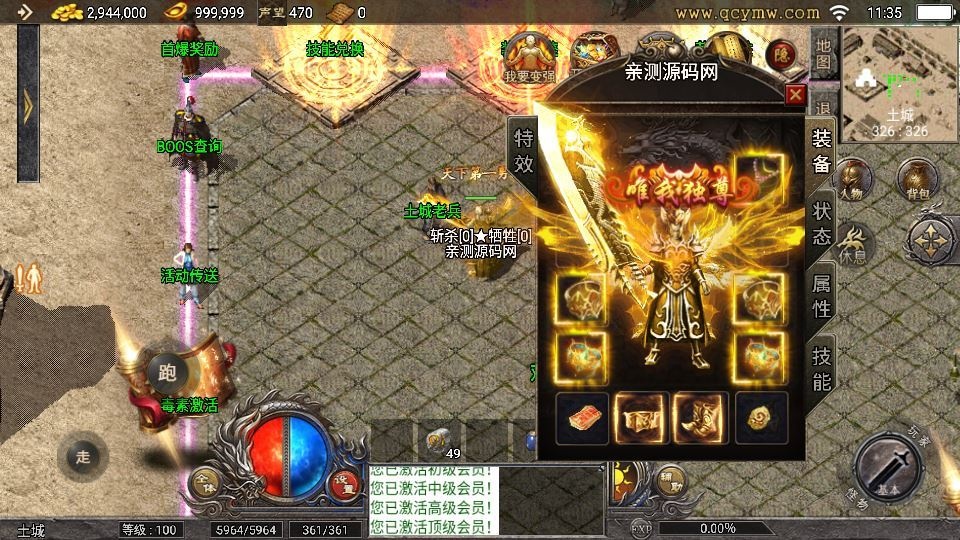This screenshot has width=960, height=540.
Task: Open the 装备 (Equipment) tab
Action: (821, 152)
